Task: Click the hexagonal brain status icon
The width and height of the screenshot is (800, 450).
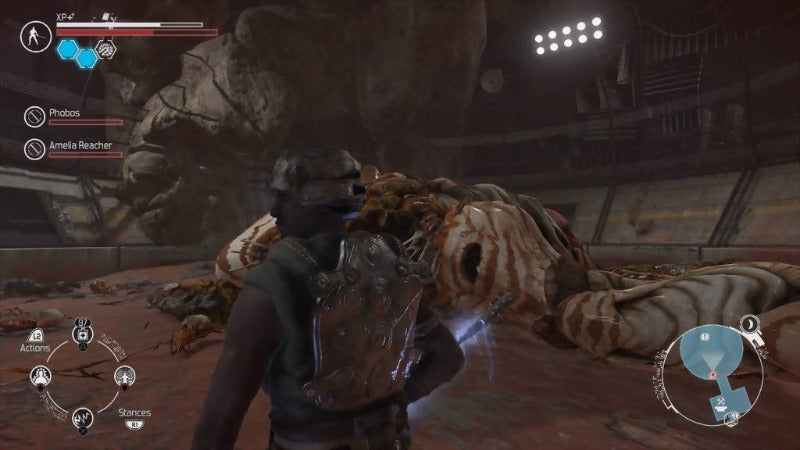Action: coord(107,46)
